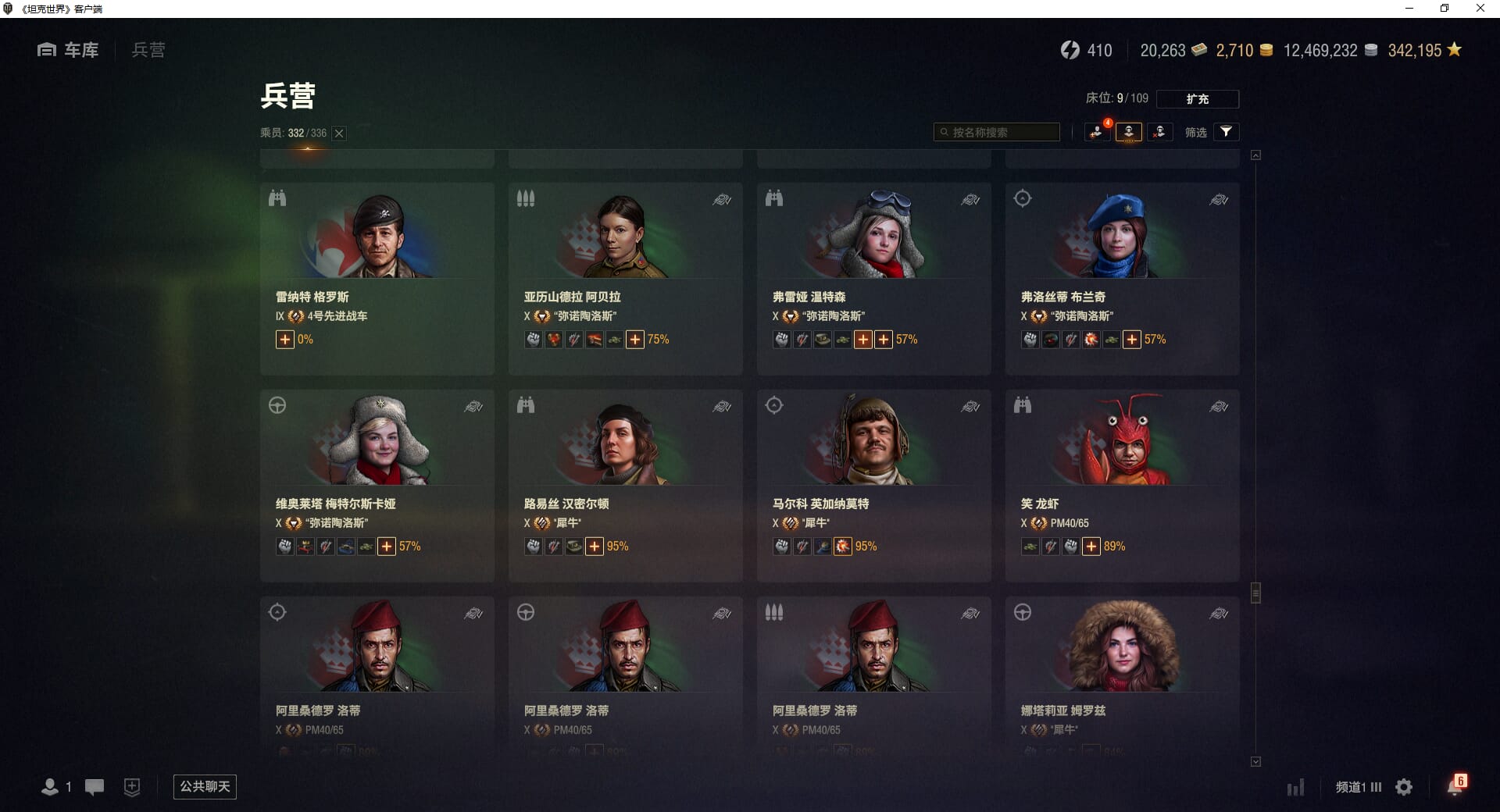Show dismissed crew tab with the red X
This screenshot has width=1500, height=812.
pyautogui.click(x=1159, y=132)
